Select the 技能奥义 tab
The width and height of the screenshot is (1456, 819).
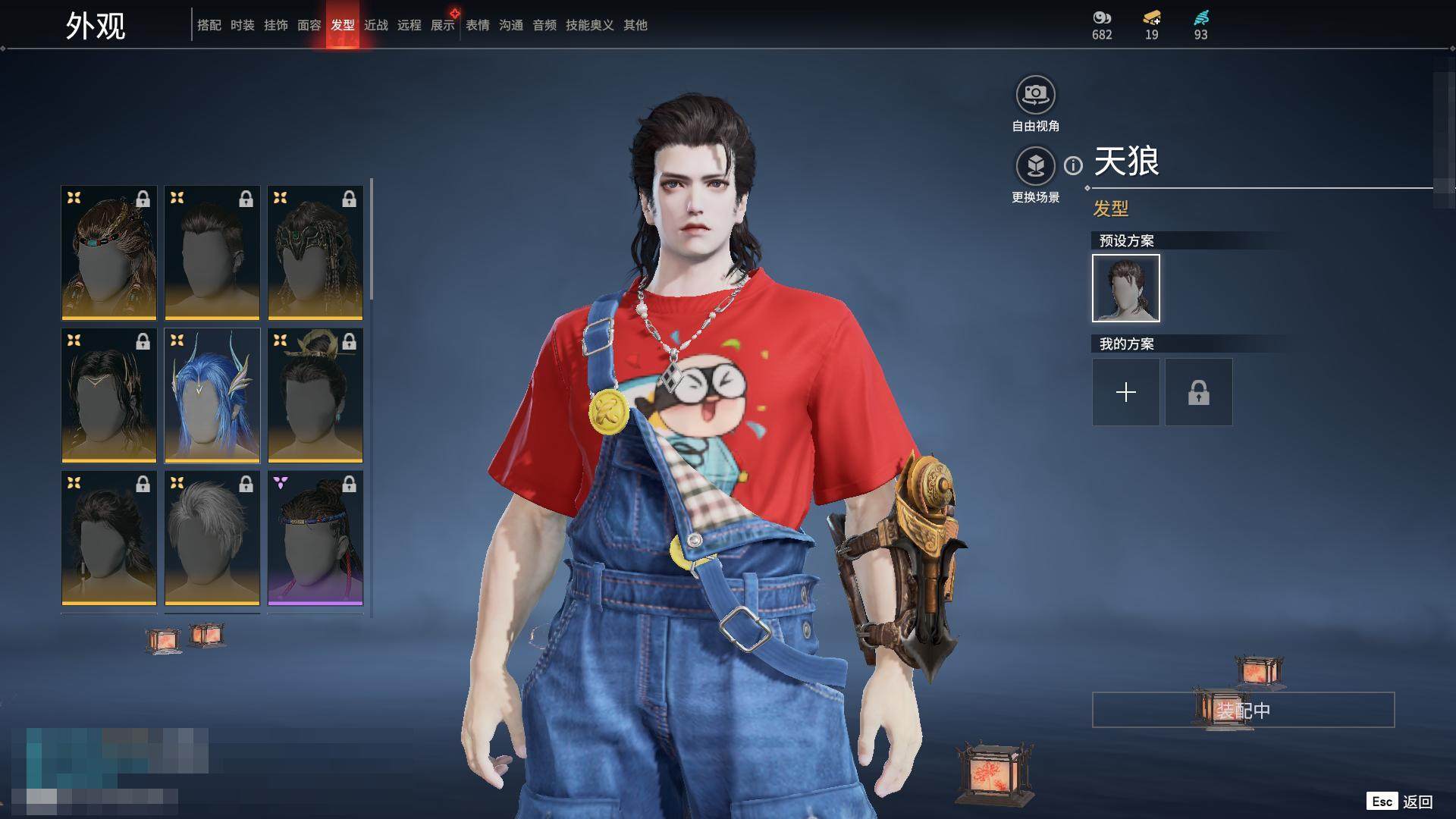[589, 25]
